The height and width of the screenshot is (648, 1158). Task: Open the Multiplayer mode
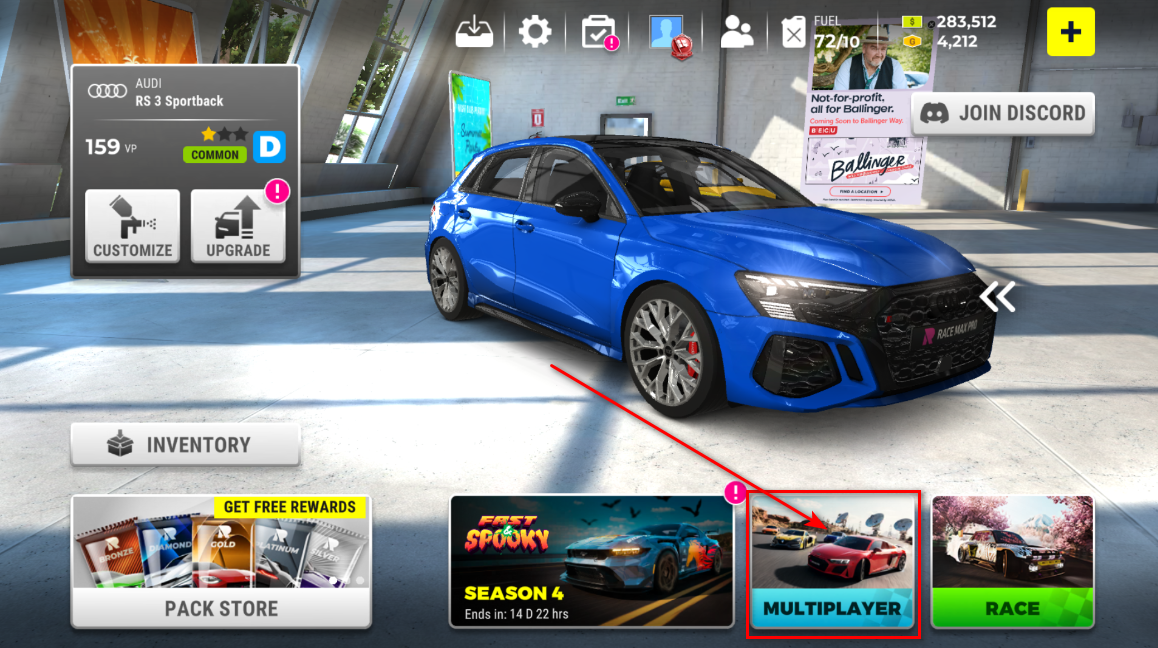(x=832, y=560)
